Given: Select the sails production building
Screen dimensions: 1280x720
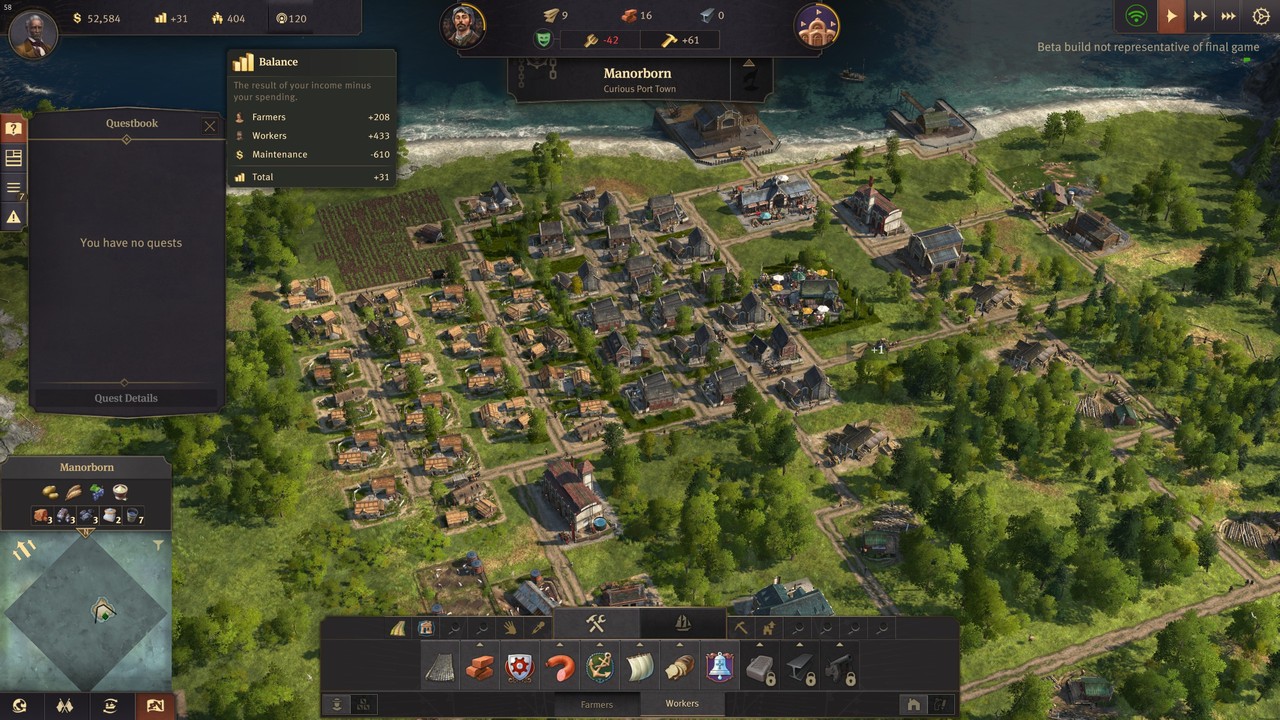Looking at the screenshot, I should 640,668.
